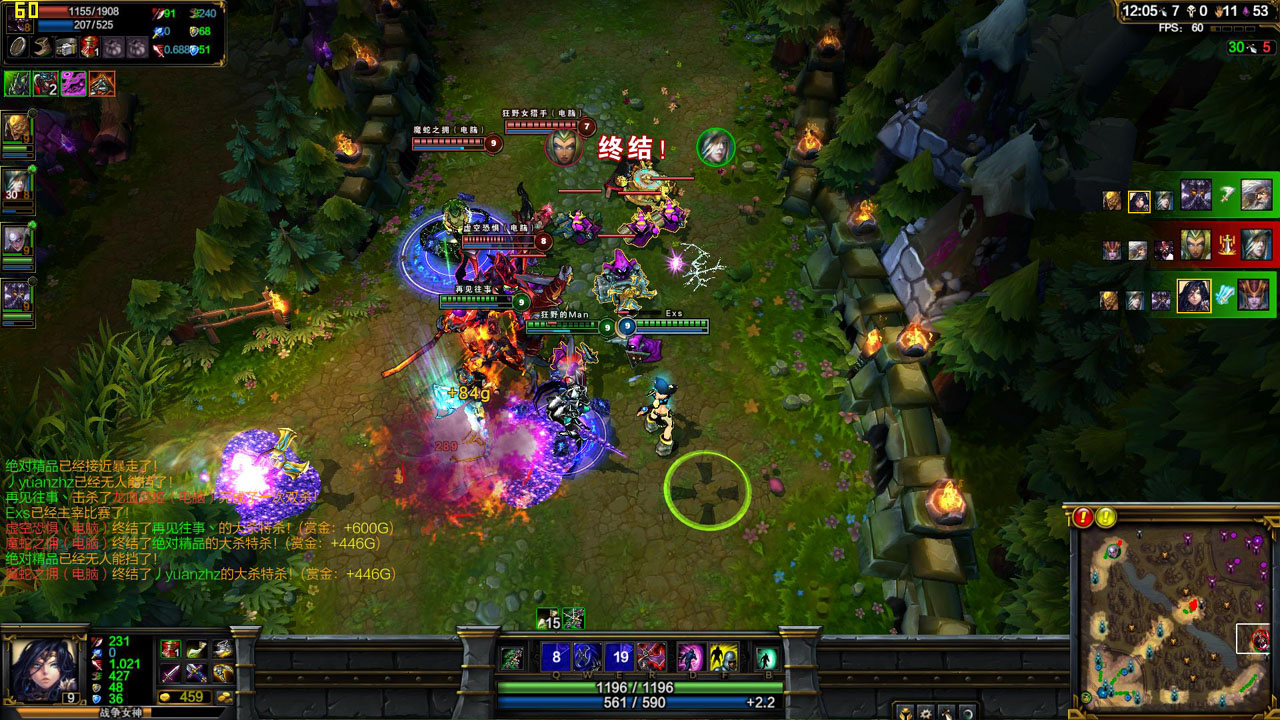This screenshot has width=1280, height=720.
Task: Click the passive ability icon beside Q
Action: [x=512, y=657]
